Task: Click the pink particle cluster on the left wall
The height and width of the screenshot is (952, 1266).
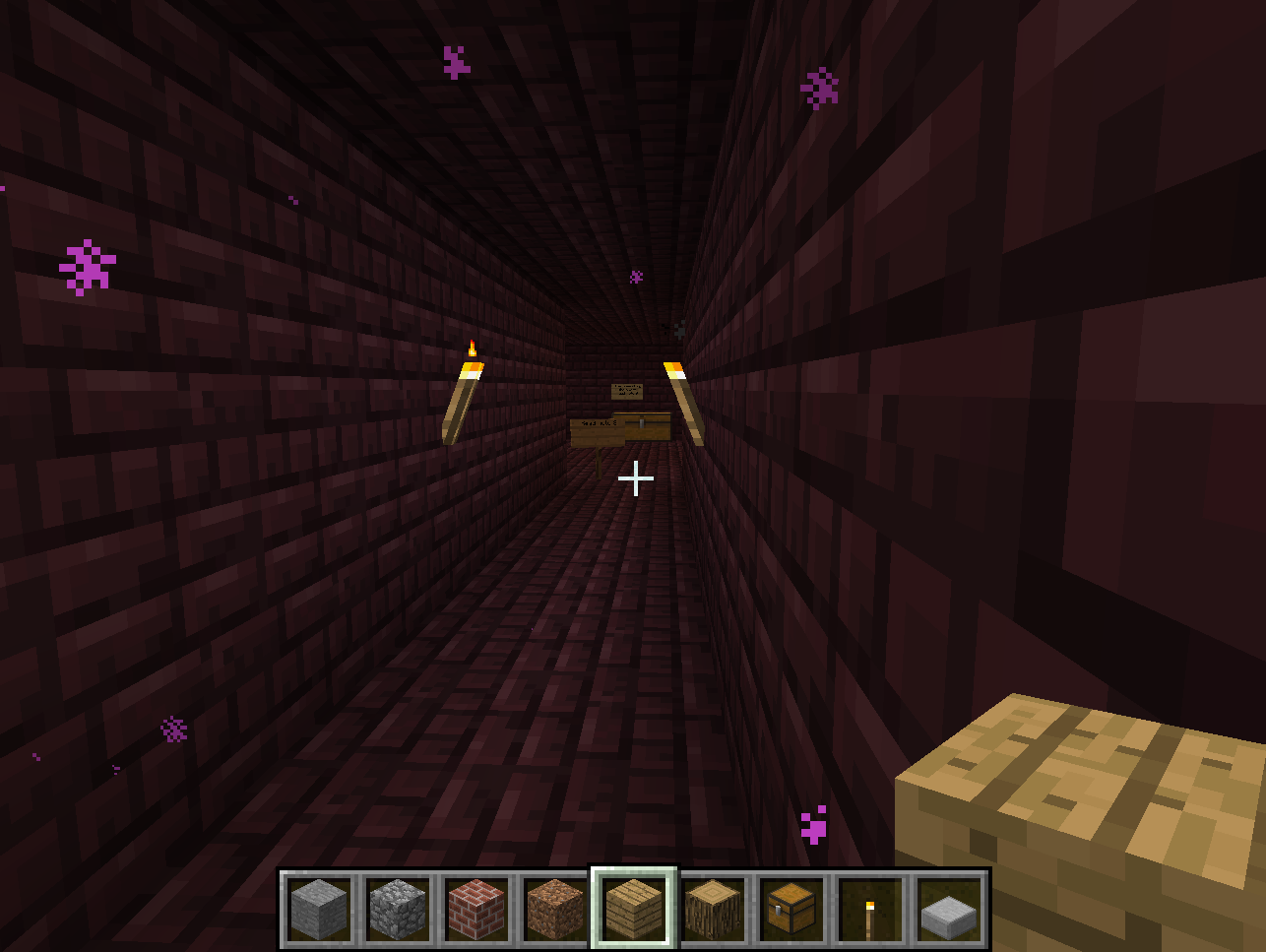Action: 88,265
